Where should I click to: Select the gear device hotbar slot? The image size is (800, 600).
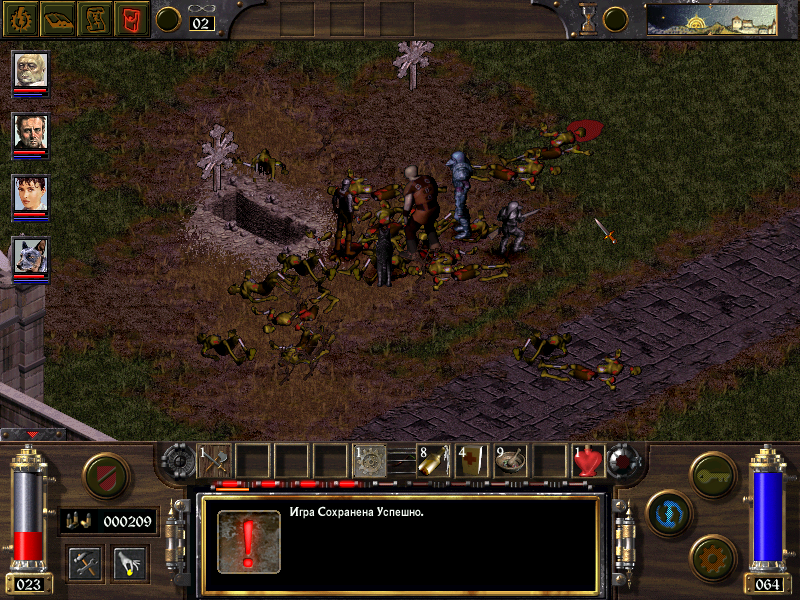(370, 460)
